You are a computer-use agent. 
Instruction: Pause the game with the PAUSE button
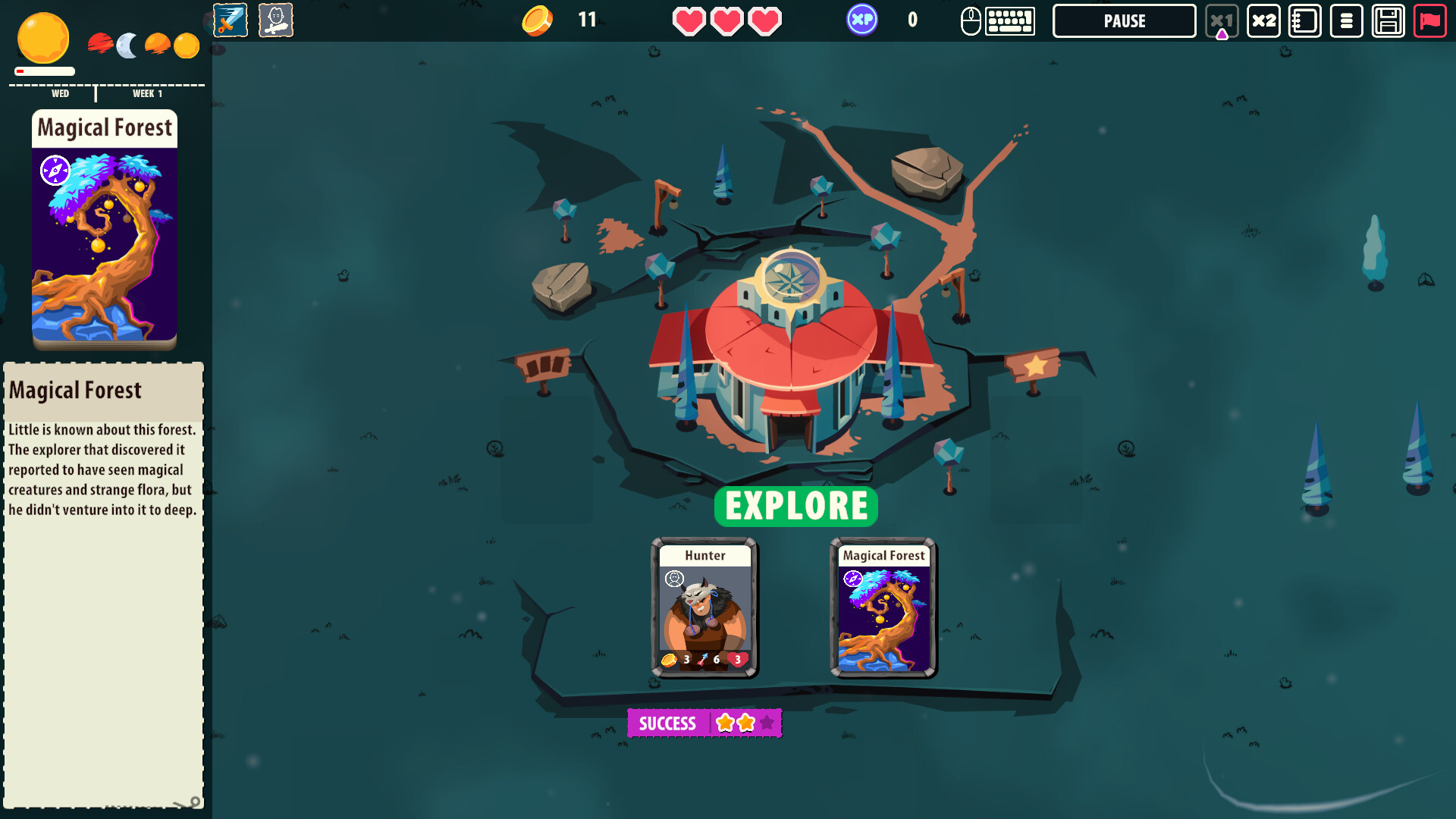(x=1124, y=20)
